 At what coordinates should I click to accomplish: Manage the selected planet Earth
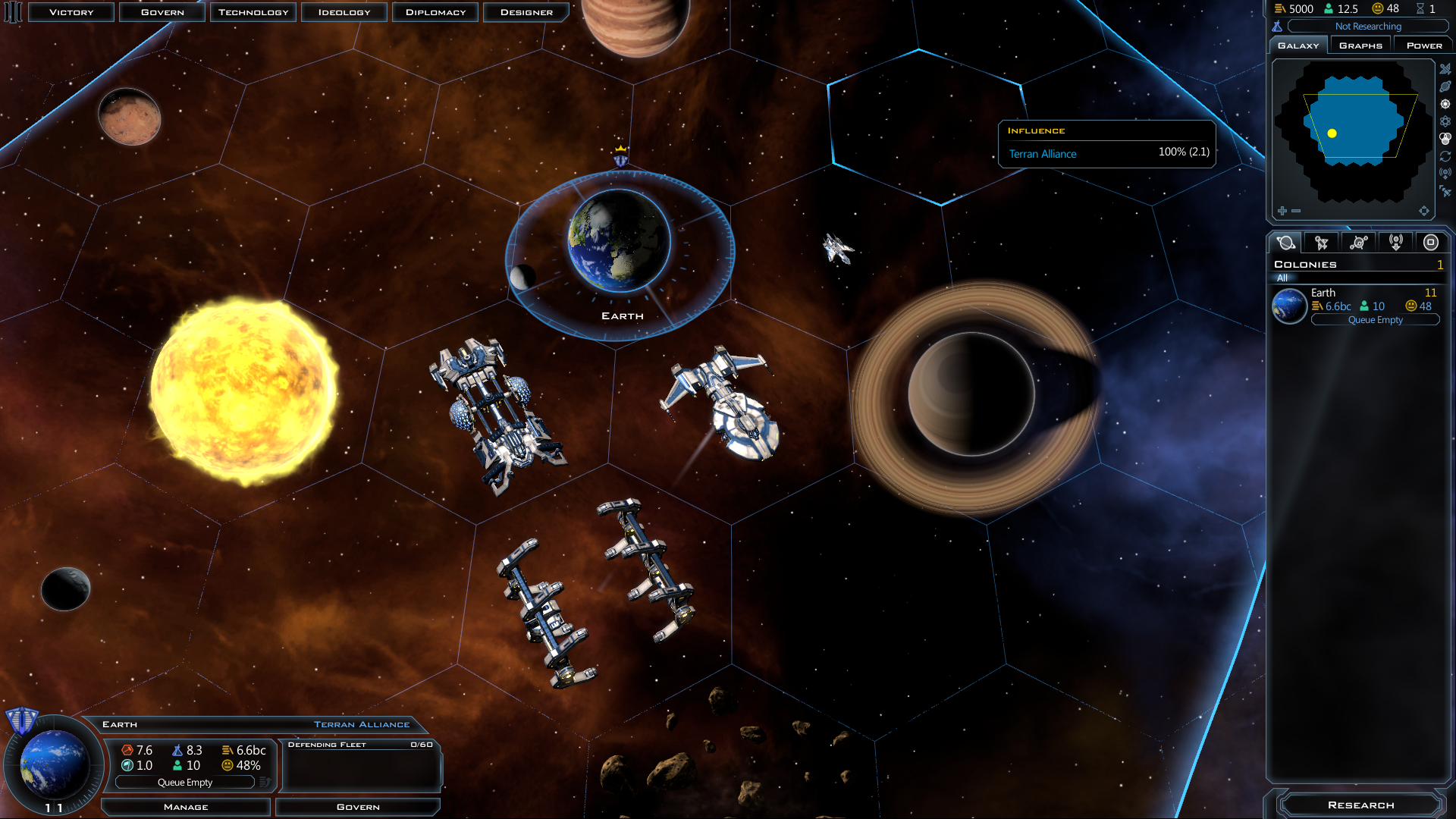(x=186, y=807)
